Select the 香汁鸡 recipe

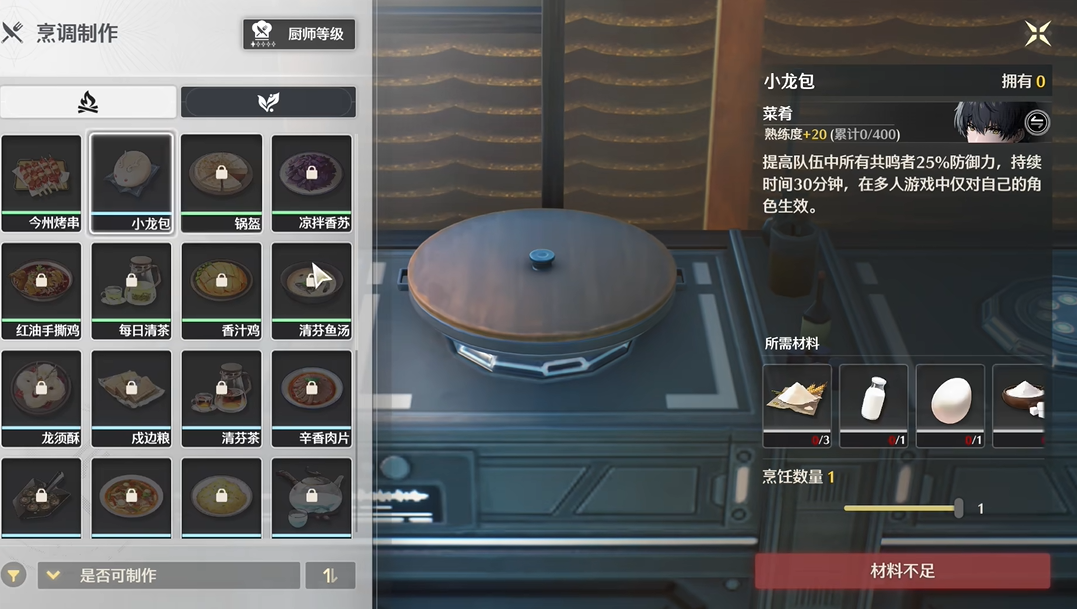pos(221,290)
